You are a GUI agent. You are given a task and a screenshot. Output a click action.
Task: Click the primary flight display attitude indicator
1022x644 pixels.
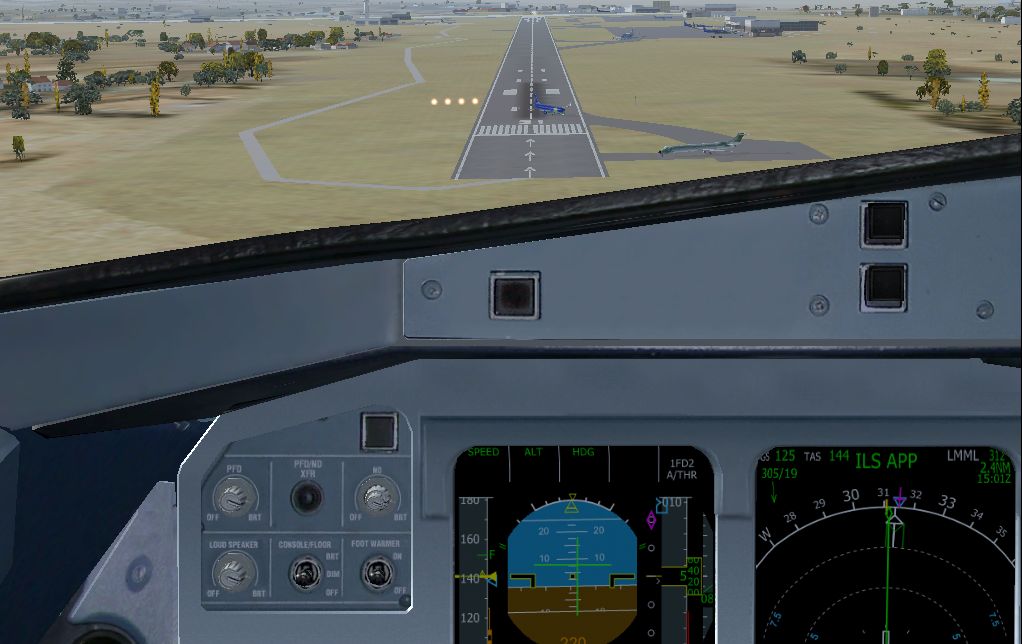(x=572, y=572)
